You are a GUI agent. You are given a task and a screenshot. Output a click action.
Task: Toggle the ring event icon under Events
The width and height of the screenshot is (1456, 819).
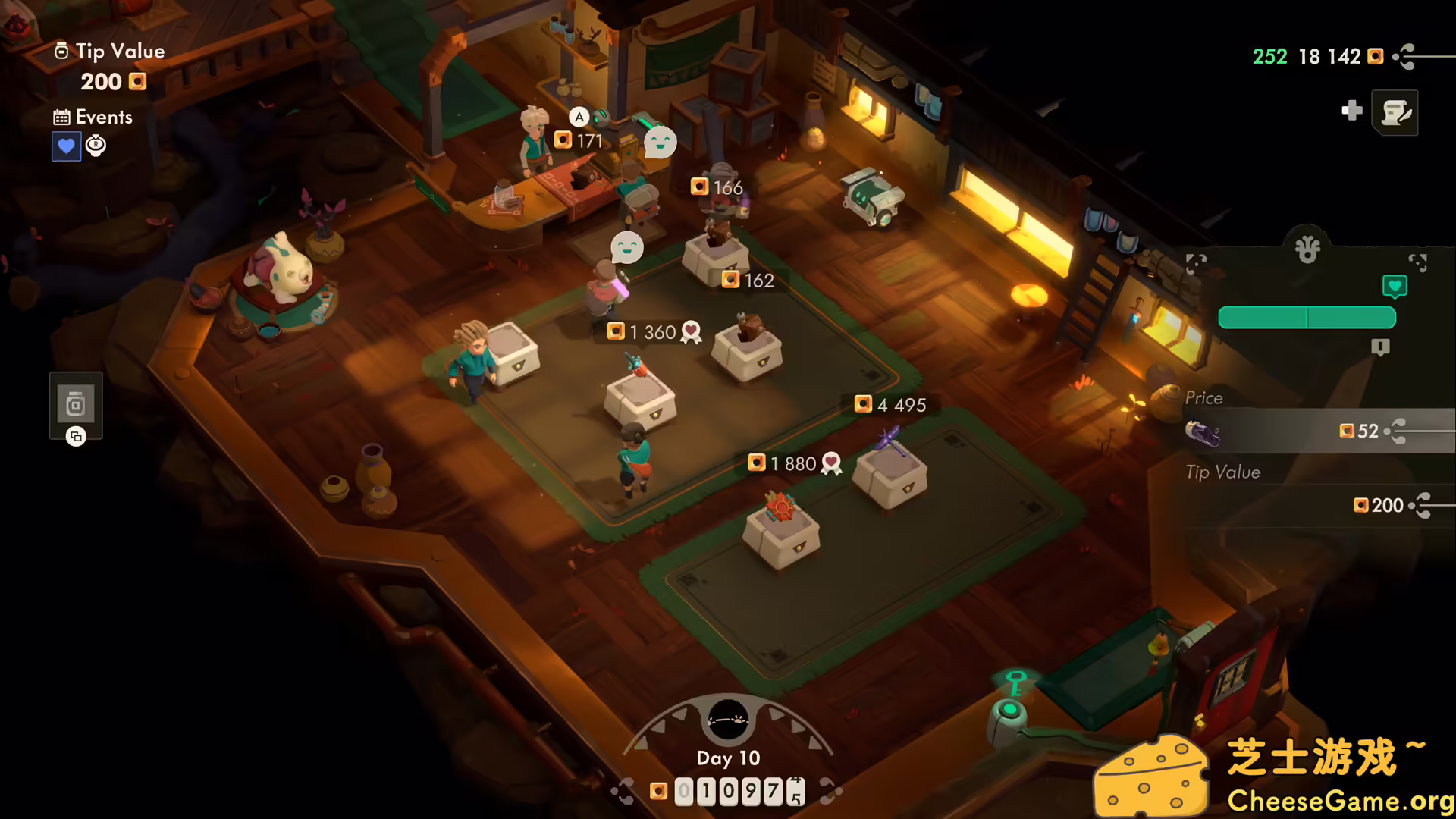point(96,146)
